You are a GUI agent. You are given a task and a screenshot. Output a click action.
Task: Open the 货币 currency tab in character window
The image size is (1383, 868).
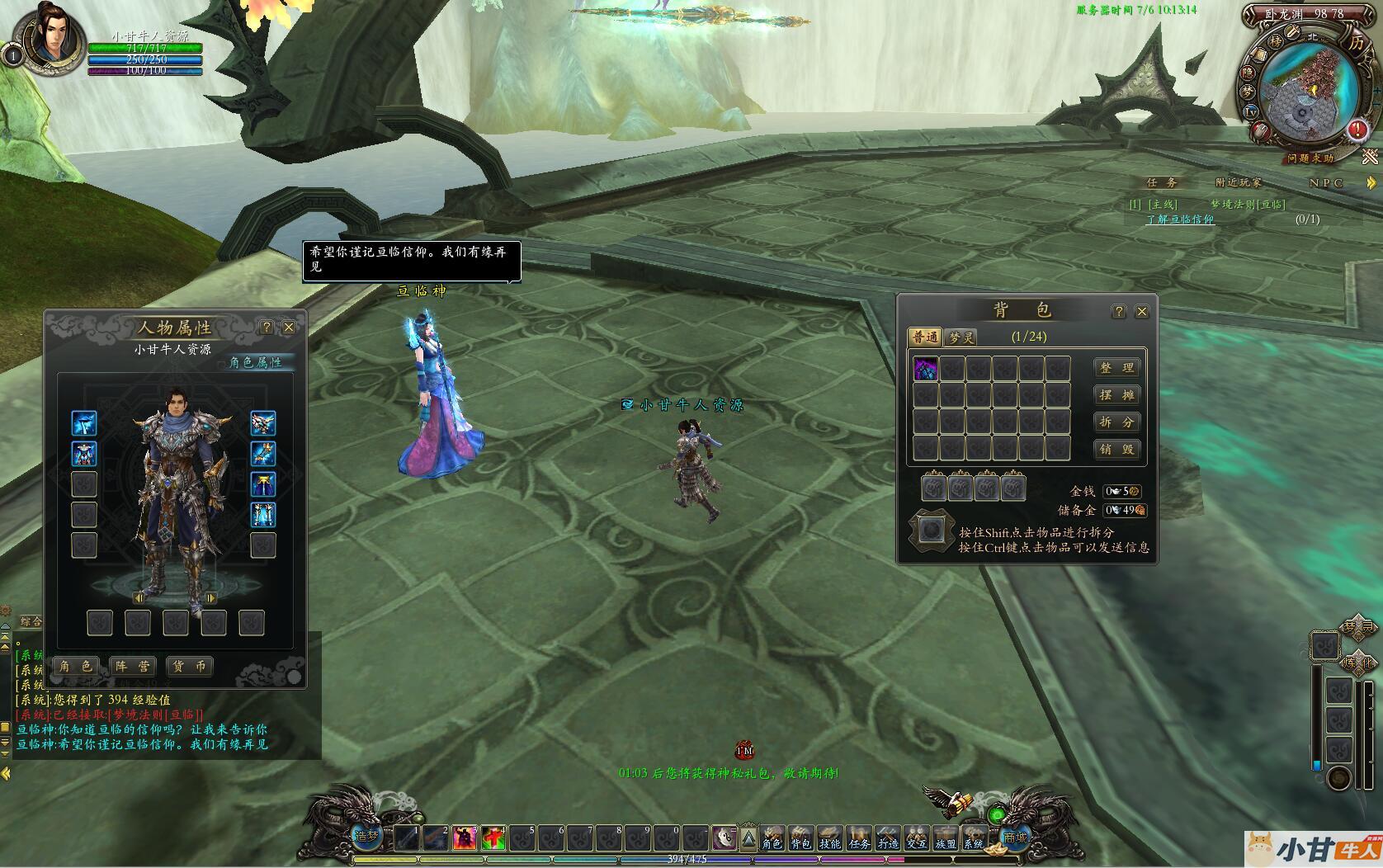pyautogui.click(x=189, y=666)
